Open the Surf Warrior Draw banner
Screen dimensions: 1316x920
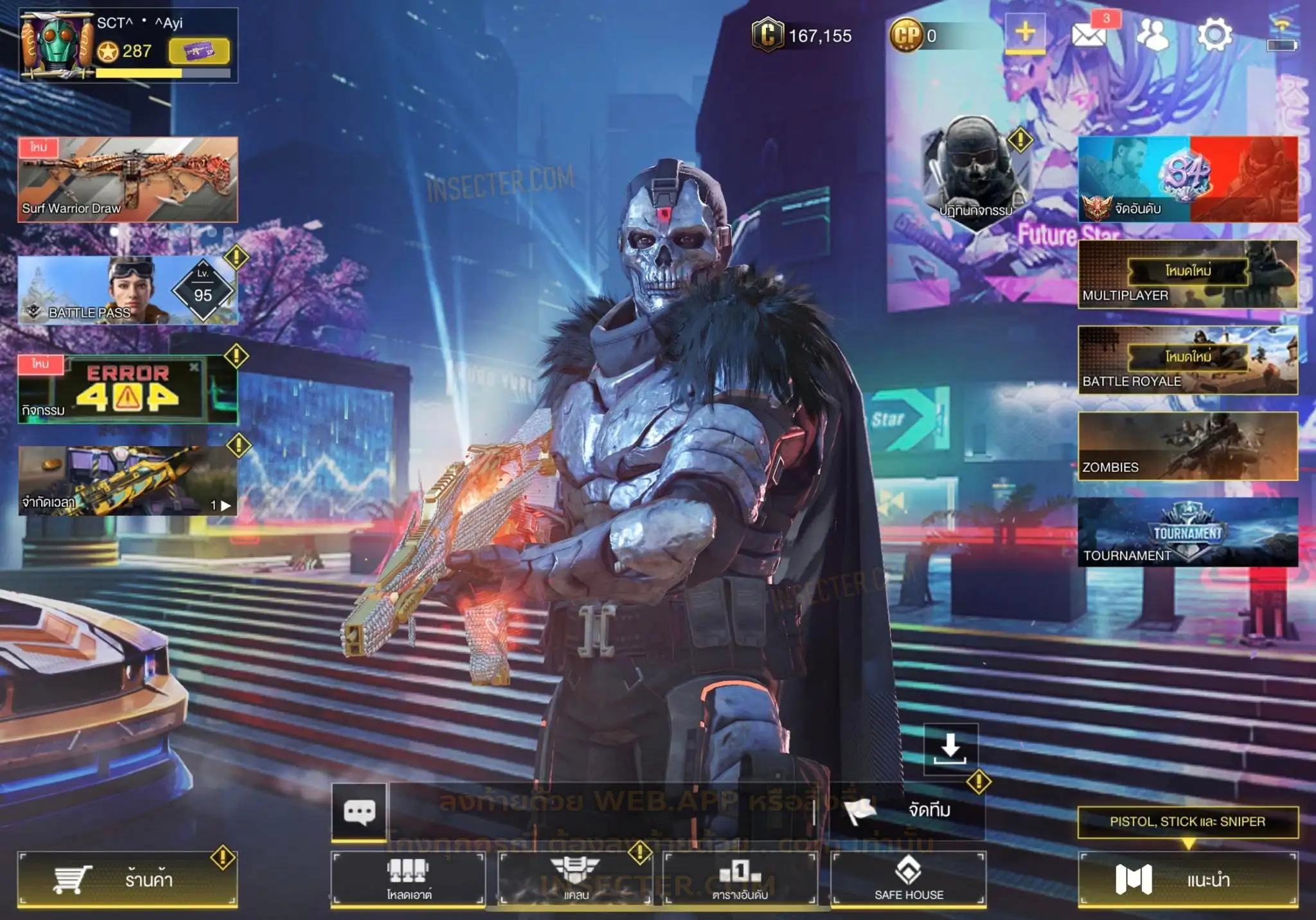(x=127, y=179)
